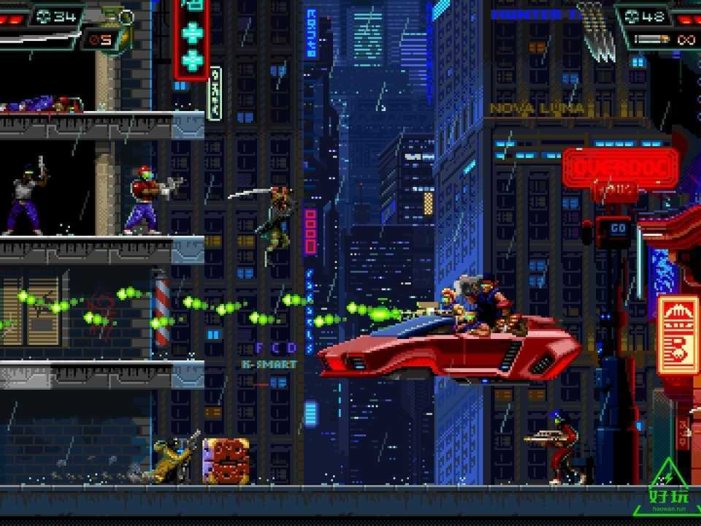Click player one's grenade item icon
The width and height of the screenshot is (701, 526).
[124, 16]
